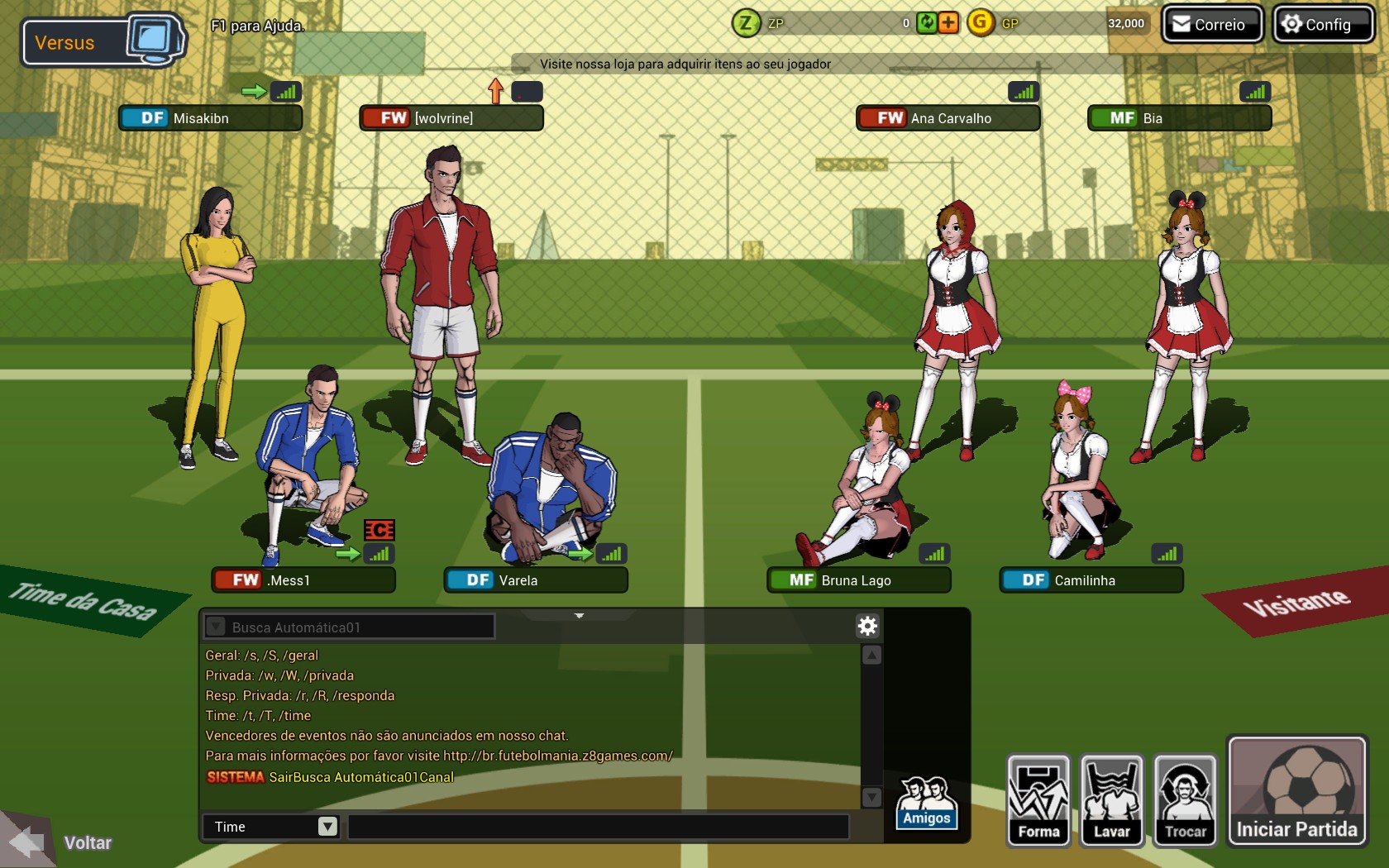Click the G coin GP icon
The width and height of the screenshot is (1389, 868).
click(981, 23)
